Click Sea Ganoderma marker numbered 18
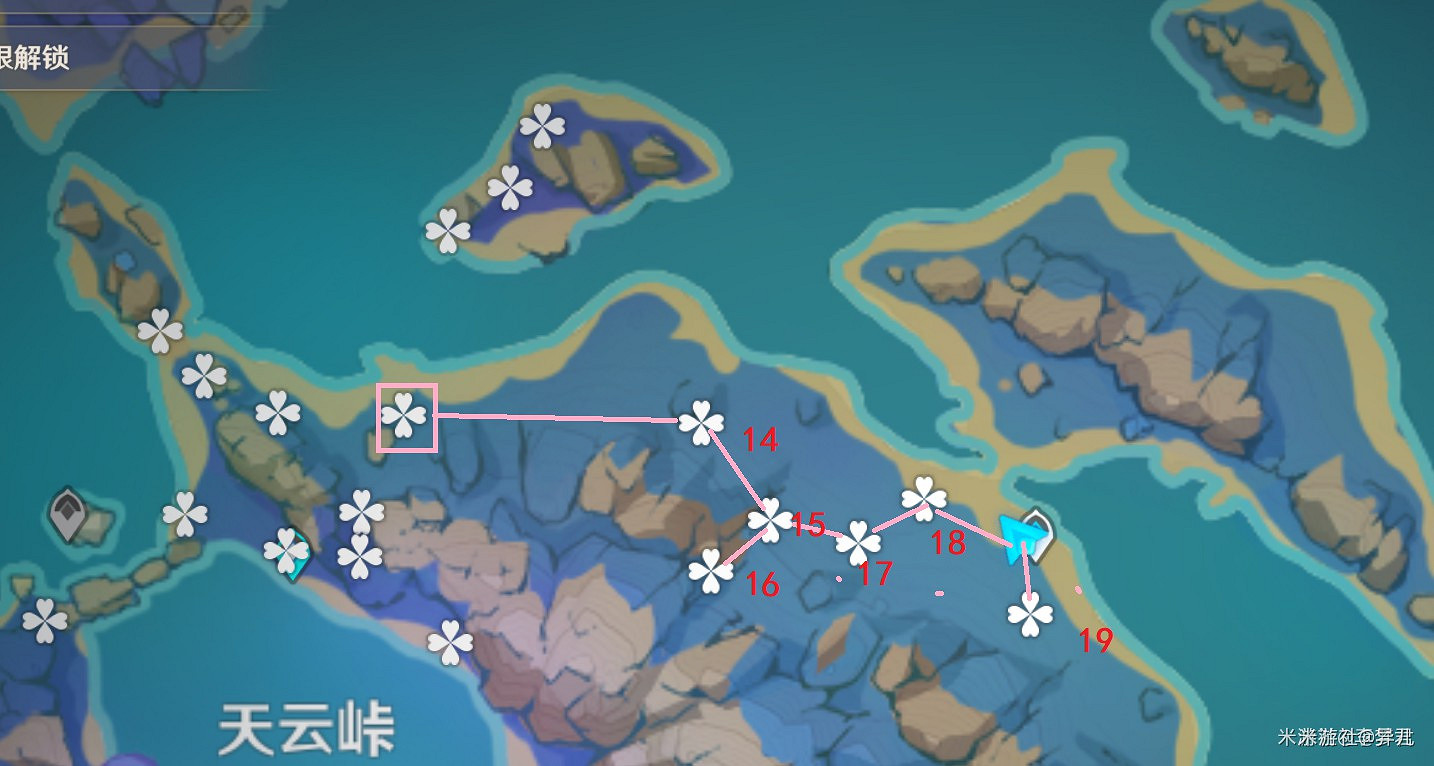 [x=922, y=498]
